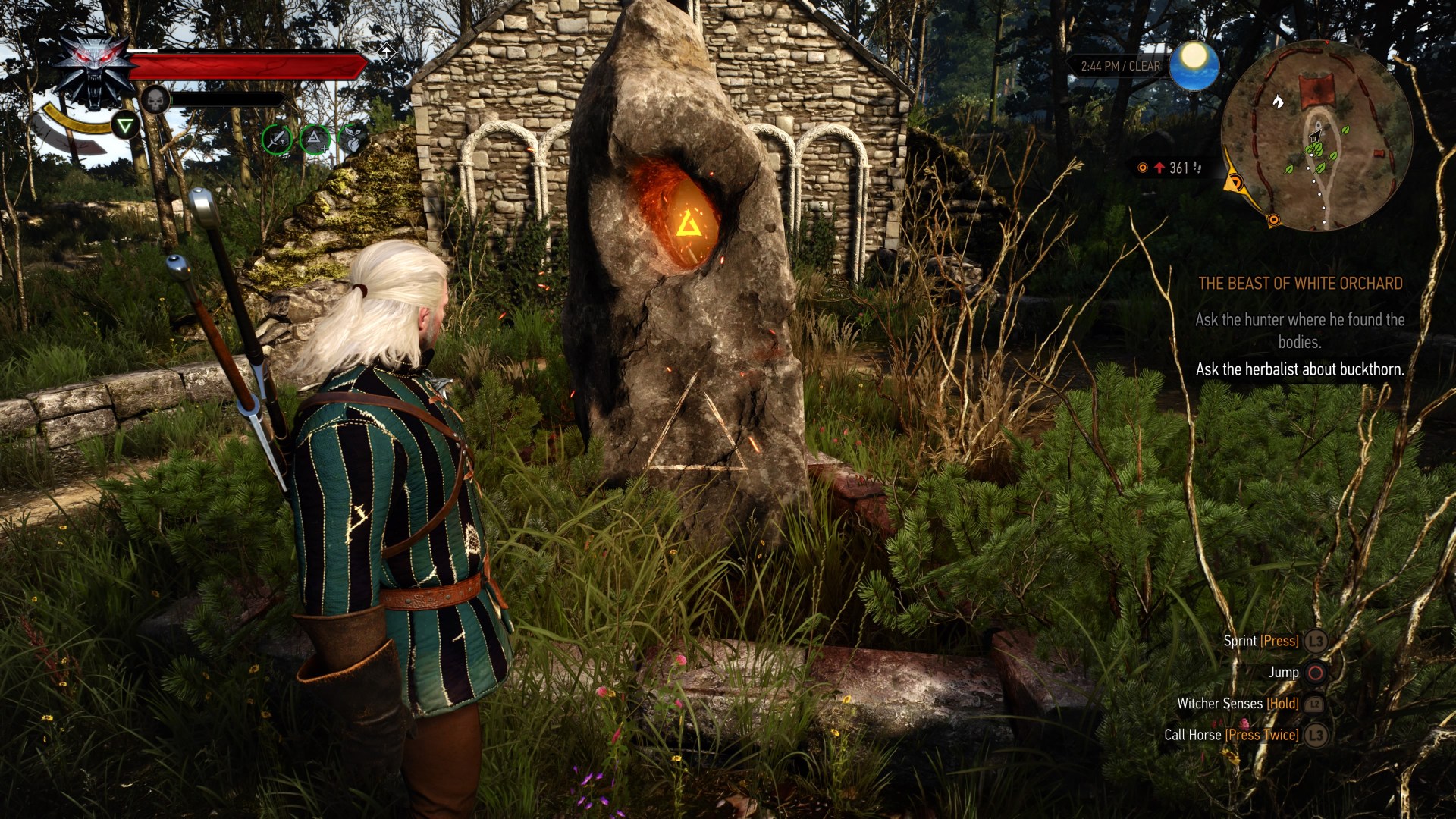Select the skull toxicity icon
Image resolution: width=1456 pixels, height=819 pixels.
pyautogui.click(x=155, y=99)
